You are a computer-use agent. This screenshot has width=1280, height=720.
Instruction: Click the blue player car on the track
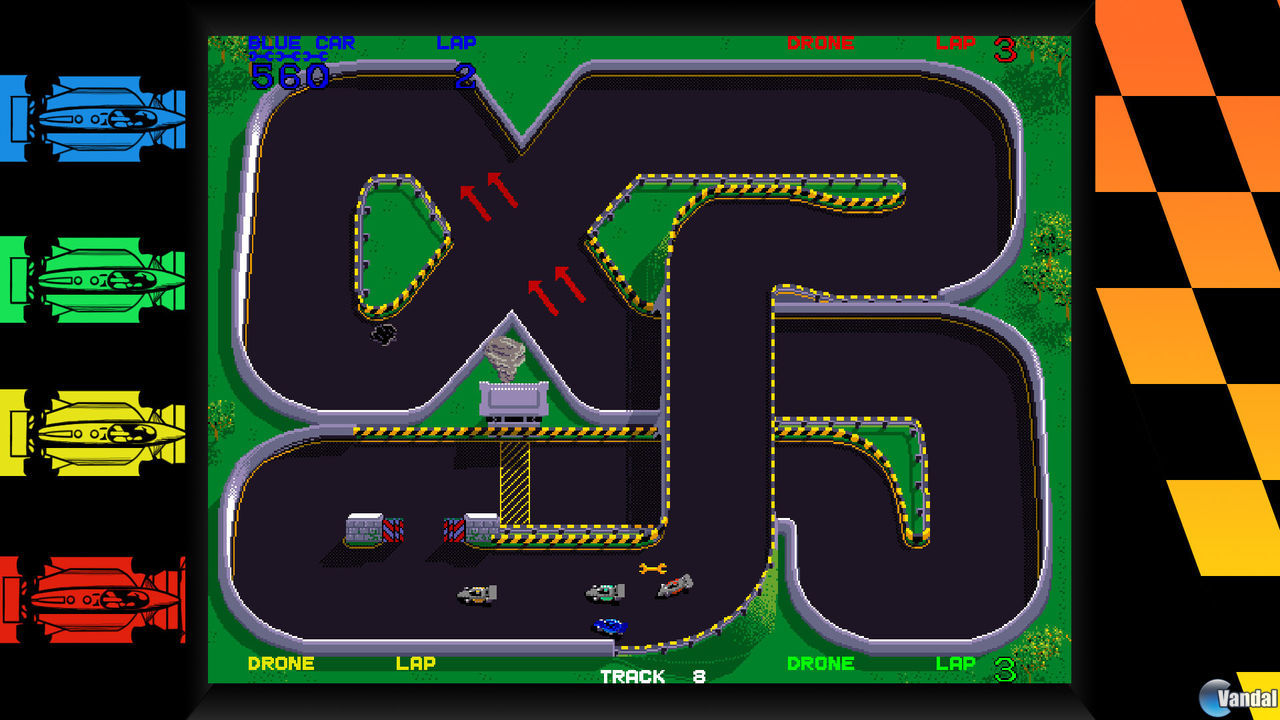coord(610,625)
